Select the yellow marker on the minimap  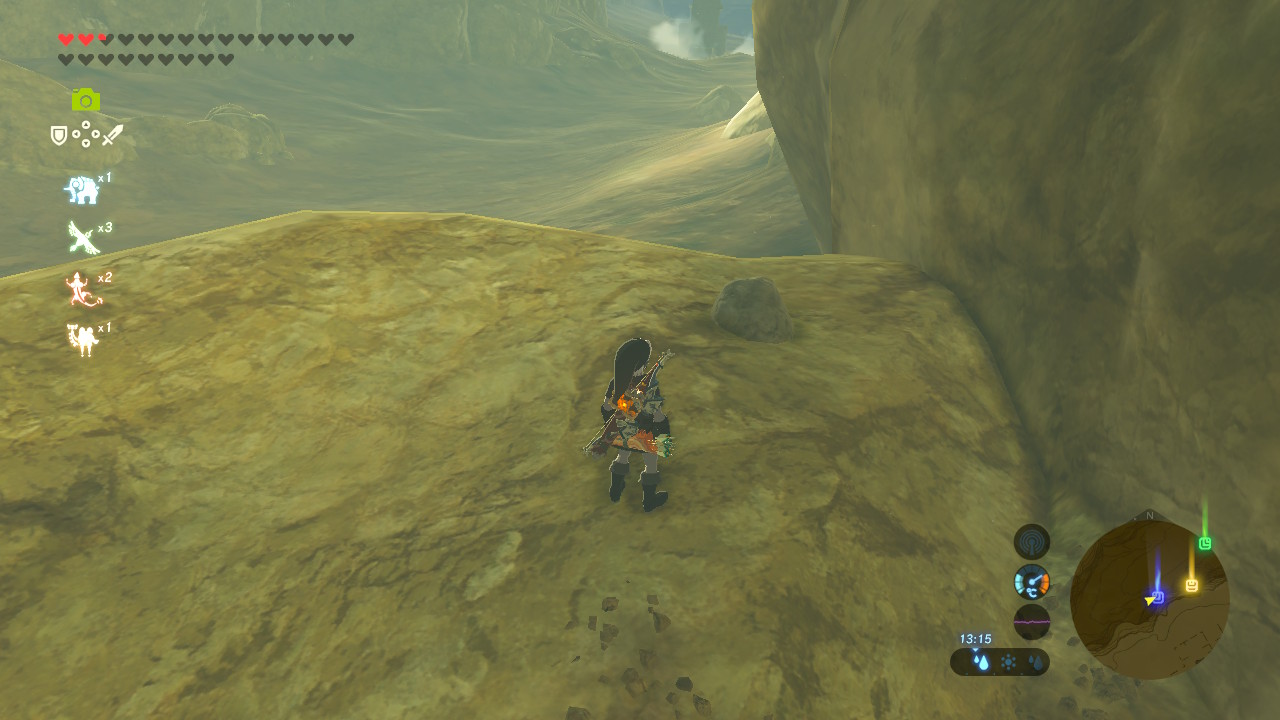point(1192,585)
